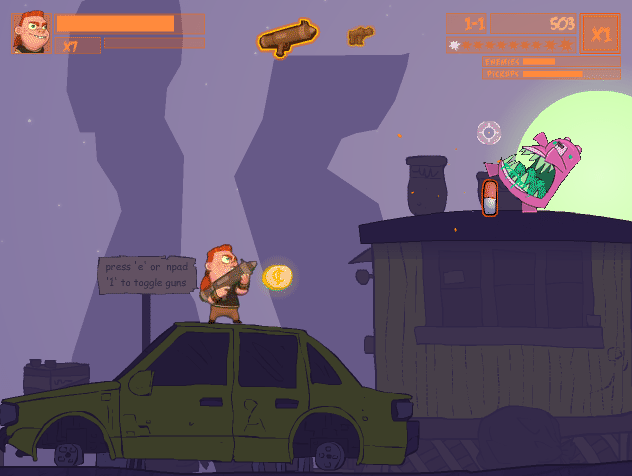Select the rocket launcher weapon icon
This screenshot has height=476, width=632.
pyautogui.click(x=288, y=38)
